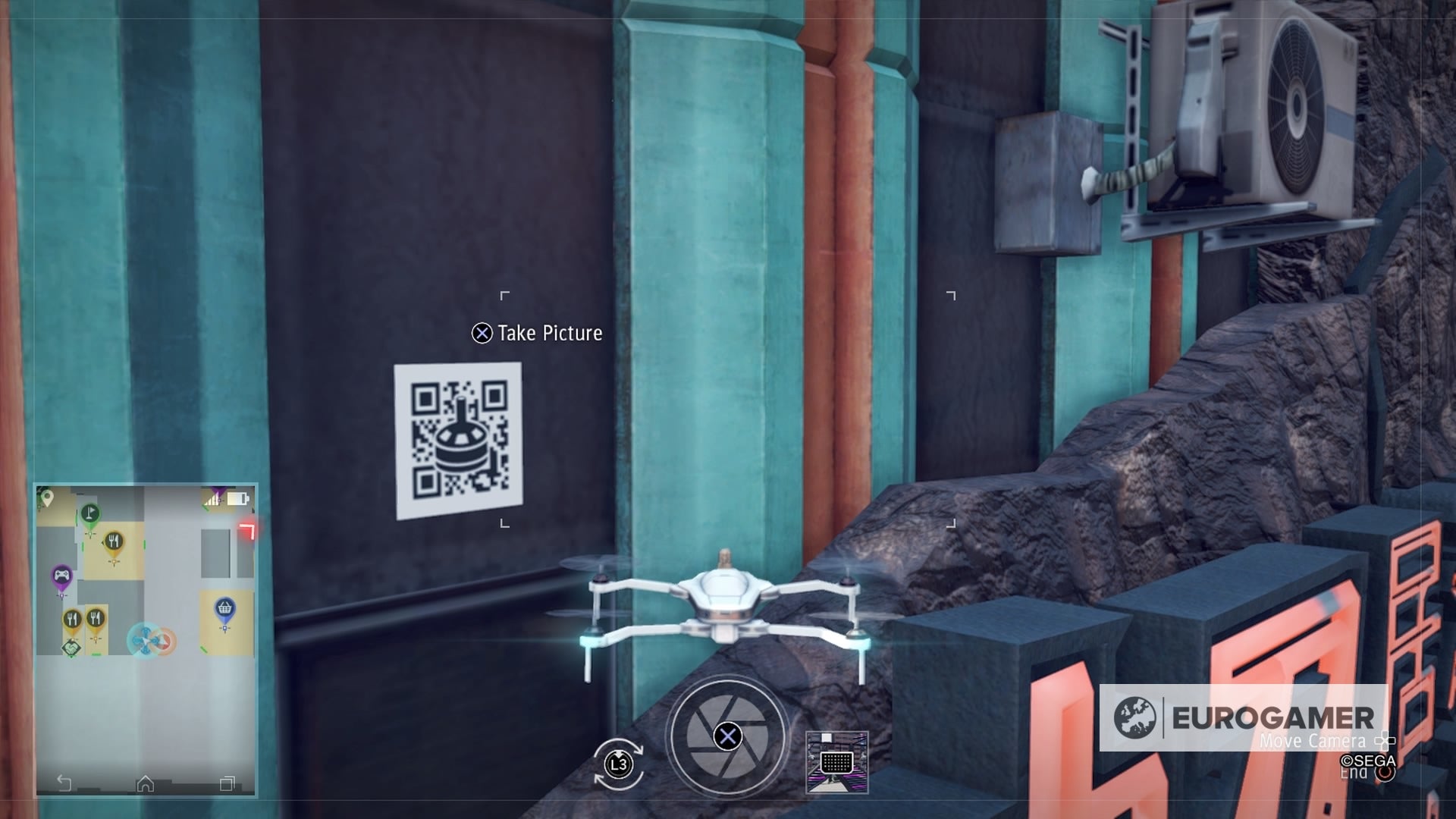Click the battery level indicator on minimap
The height and width of the screenshot is (819, 1456).
(x=237, y=497)
